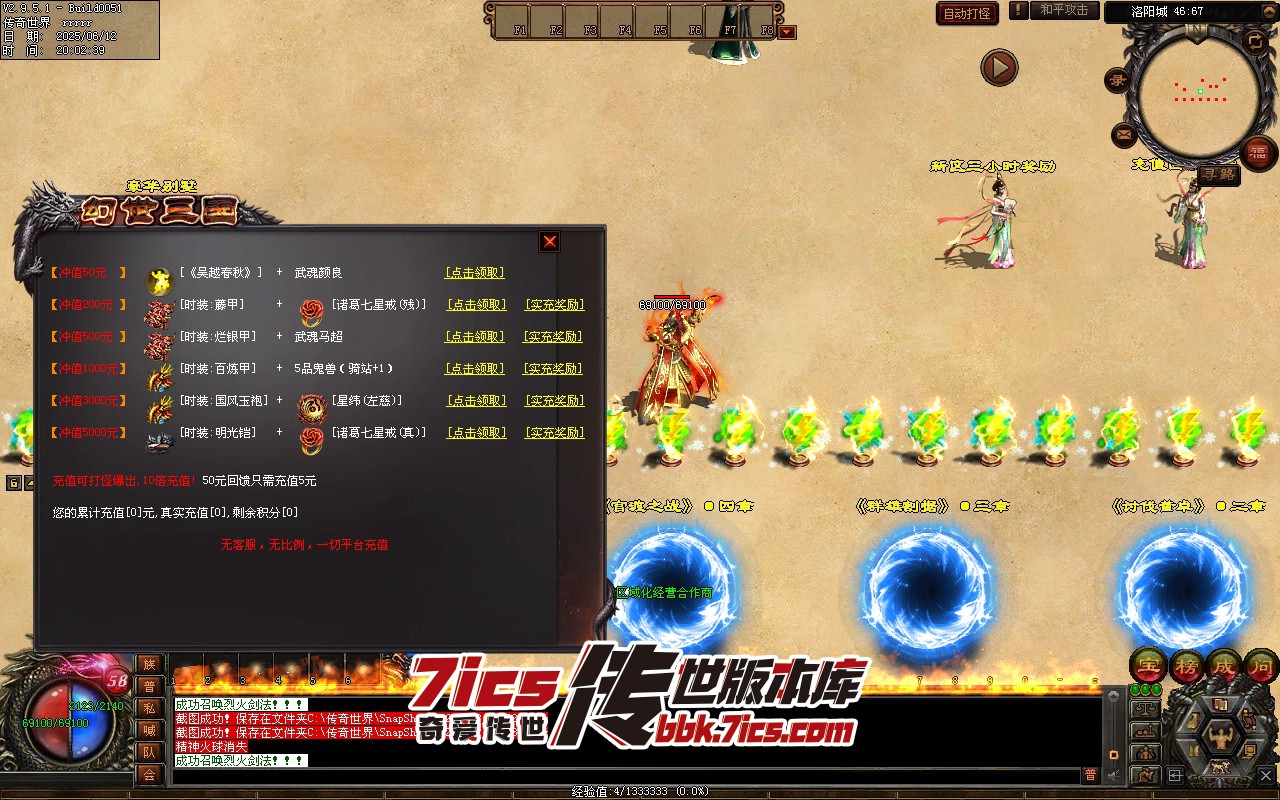Open the balance scales trade button
The height and width of the screenshot is (800, 1280).
tap(1144, 709)
